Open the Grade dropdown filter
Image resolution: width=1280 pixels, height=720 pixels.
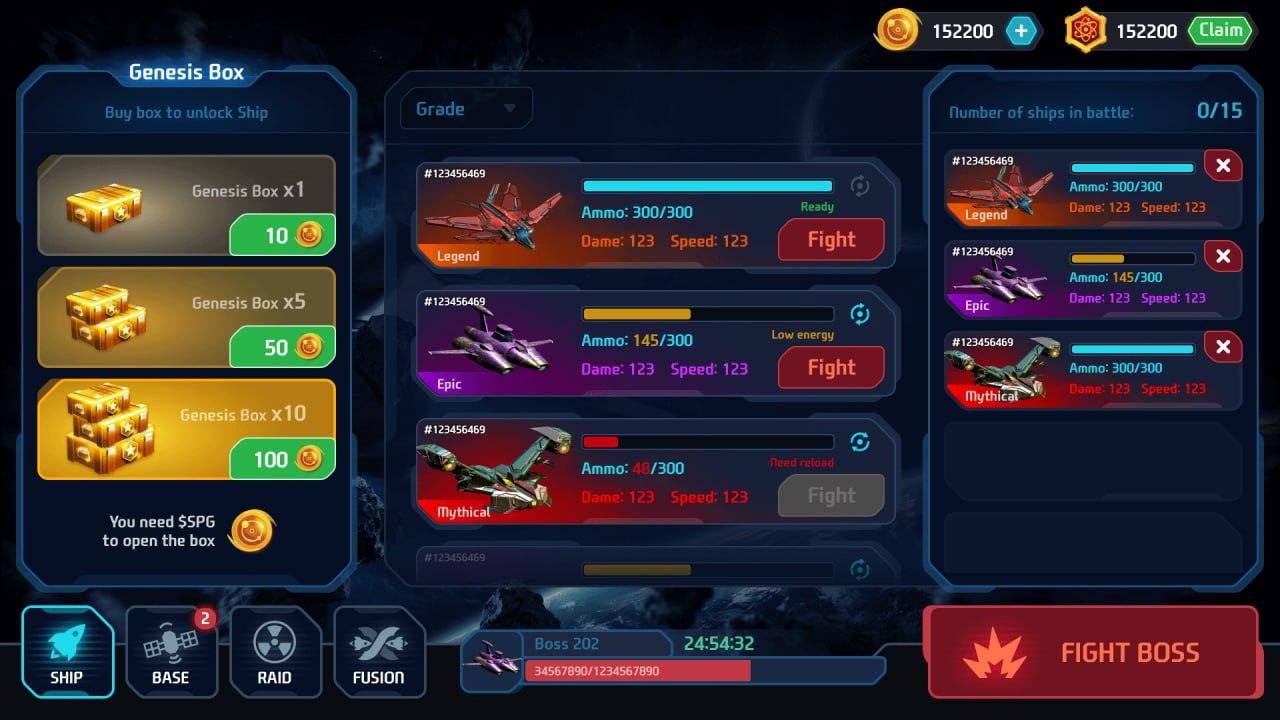466,109
